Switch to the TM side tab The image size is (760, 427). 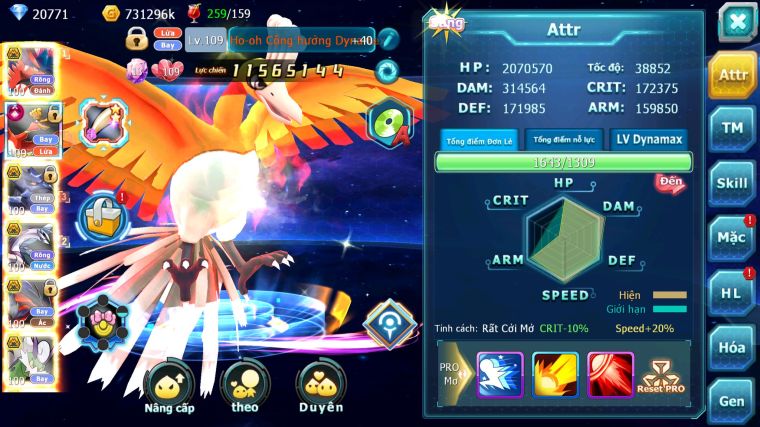pos(732,129)
